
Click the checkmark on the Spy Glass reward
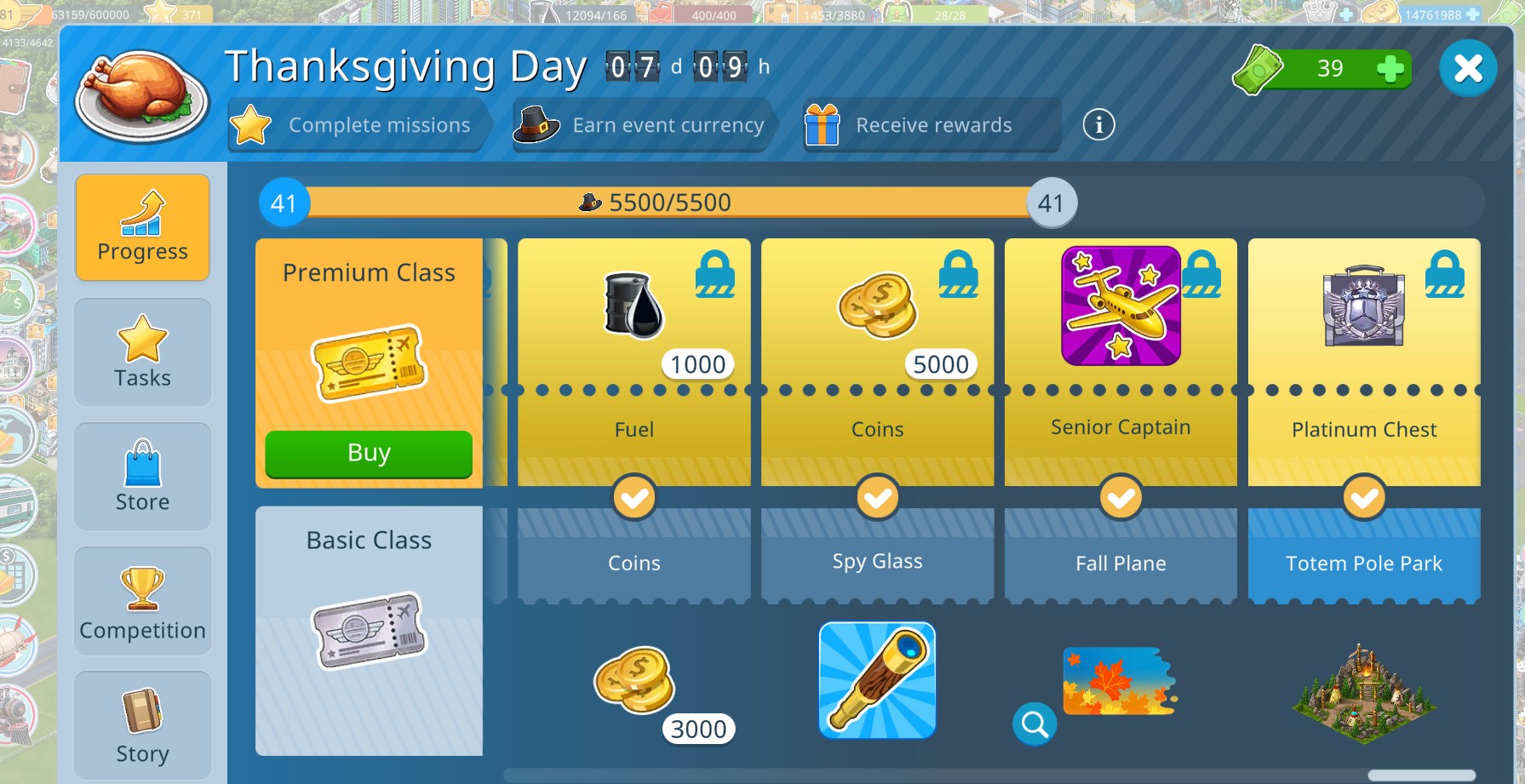(x=877, y=498)
